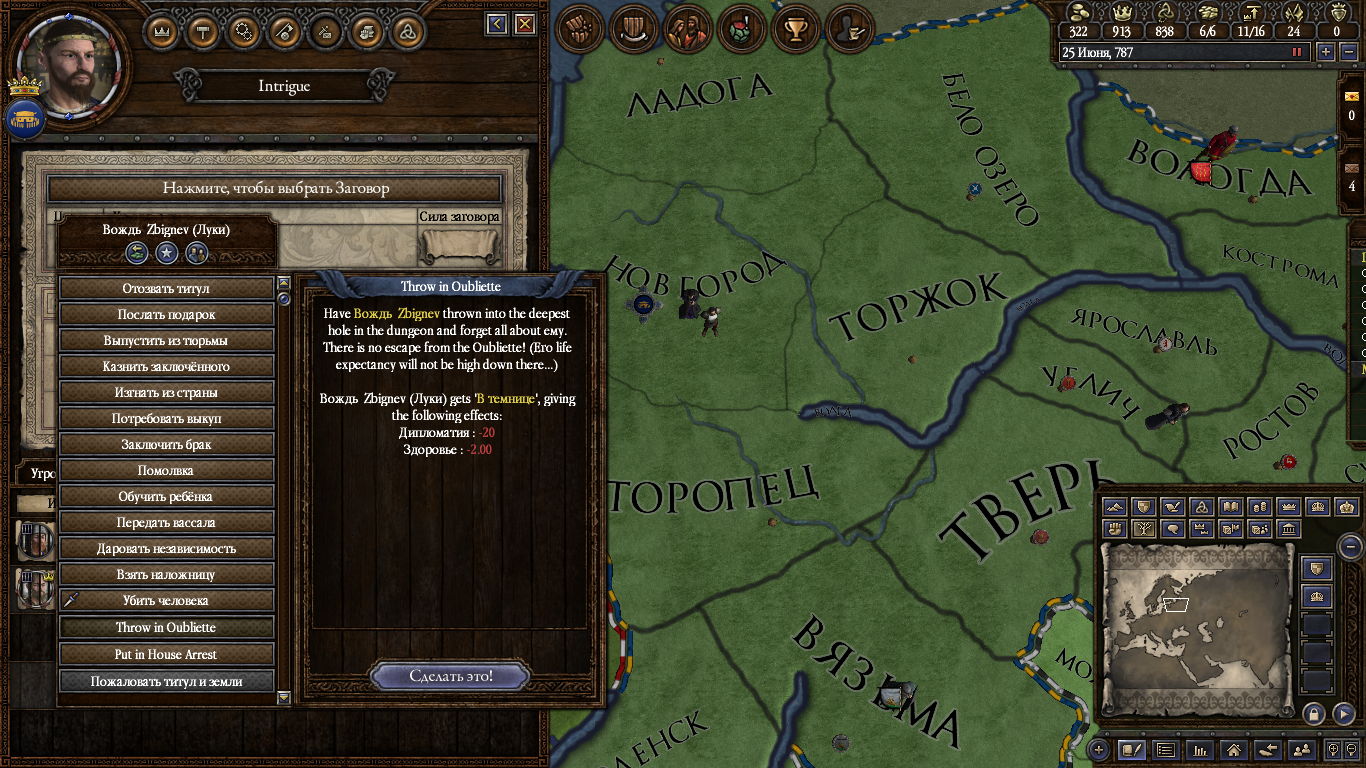Choose "Заключить брак" option

coord(166,444)
